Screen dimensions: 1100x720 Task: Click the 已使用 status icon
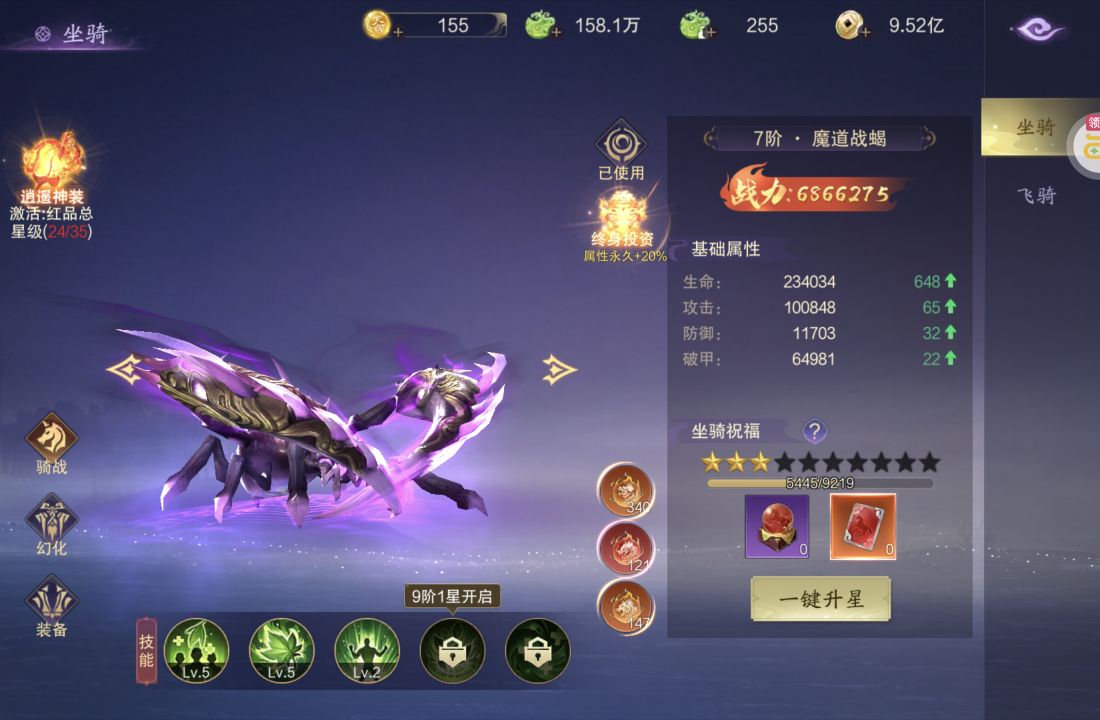[621, 147]
